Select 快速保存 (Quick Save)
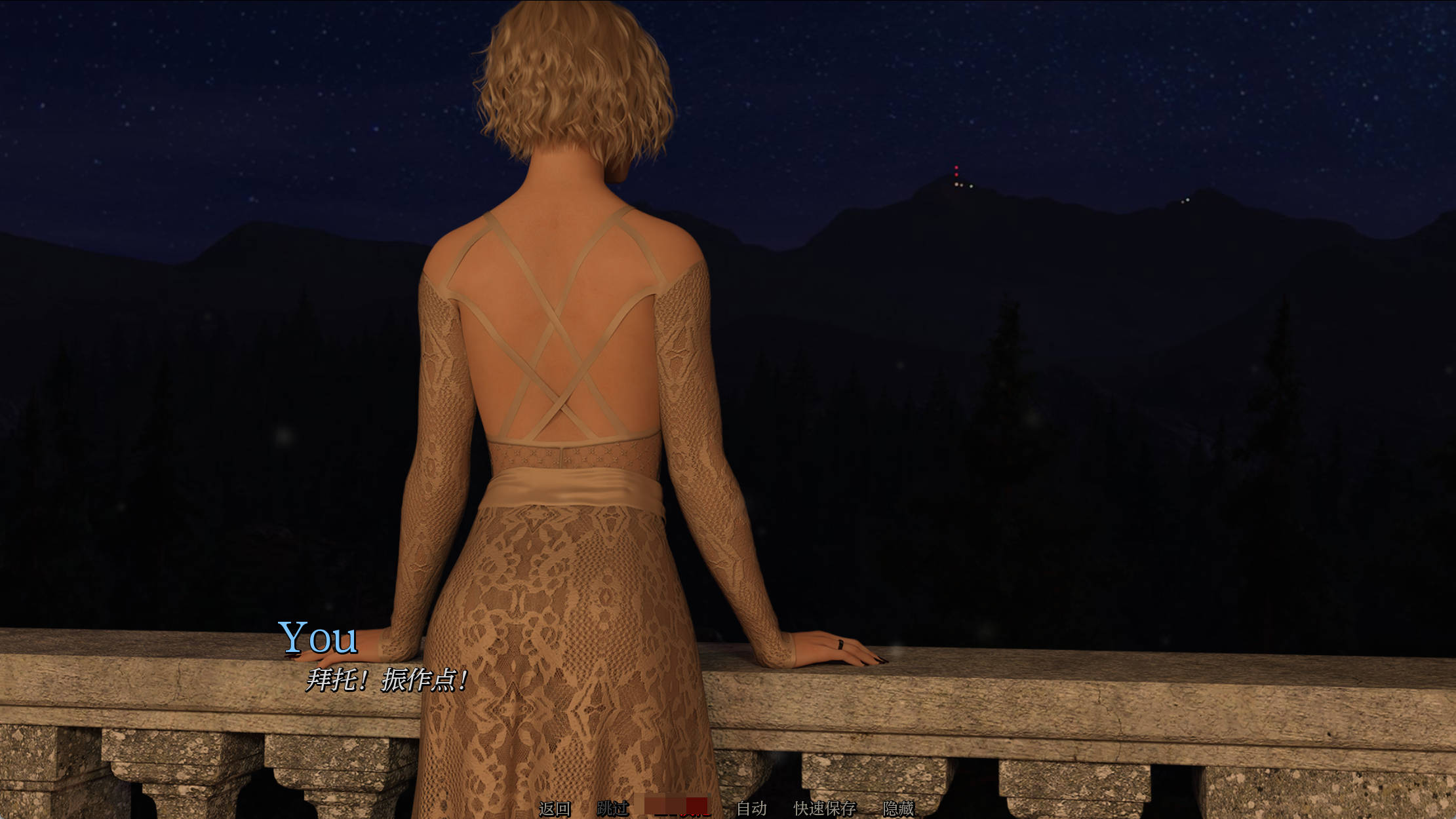The height and width of the screenshot is (819, 1456). click(x=825, y=809)
